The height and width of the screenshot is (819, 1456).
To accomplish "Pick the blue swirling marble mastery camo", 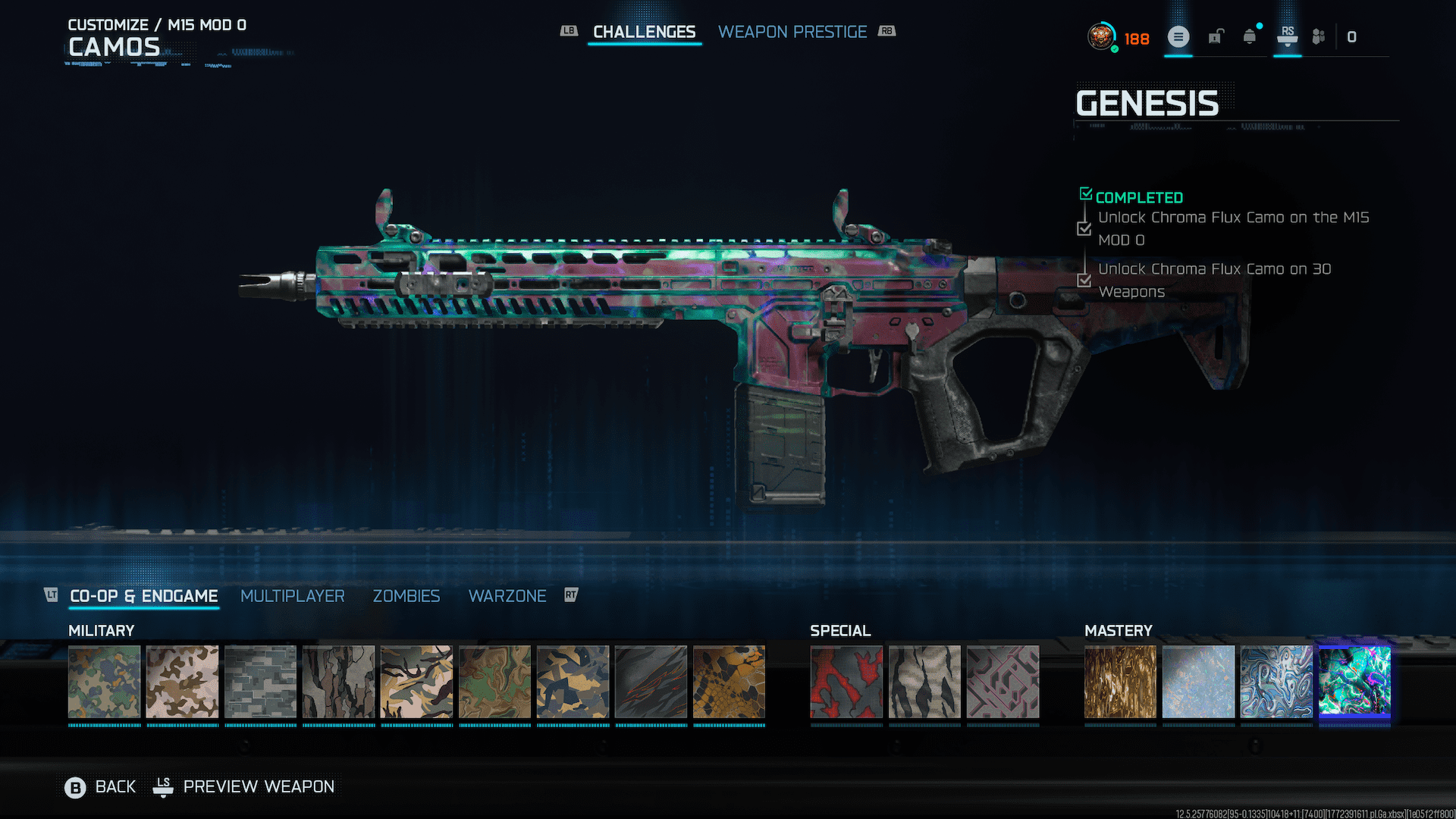I will (1276, 681).
